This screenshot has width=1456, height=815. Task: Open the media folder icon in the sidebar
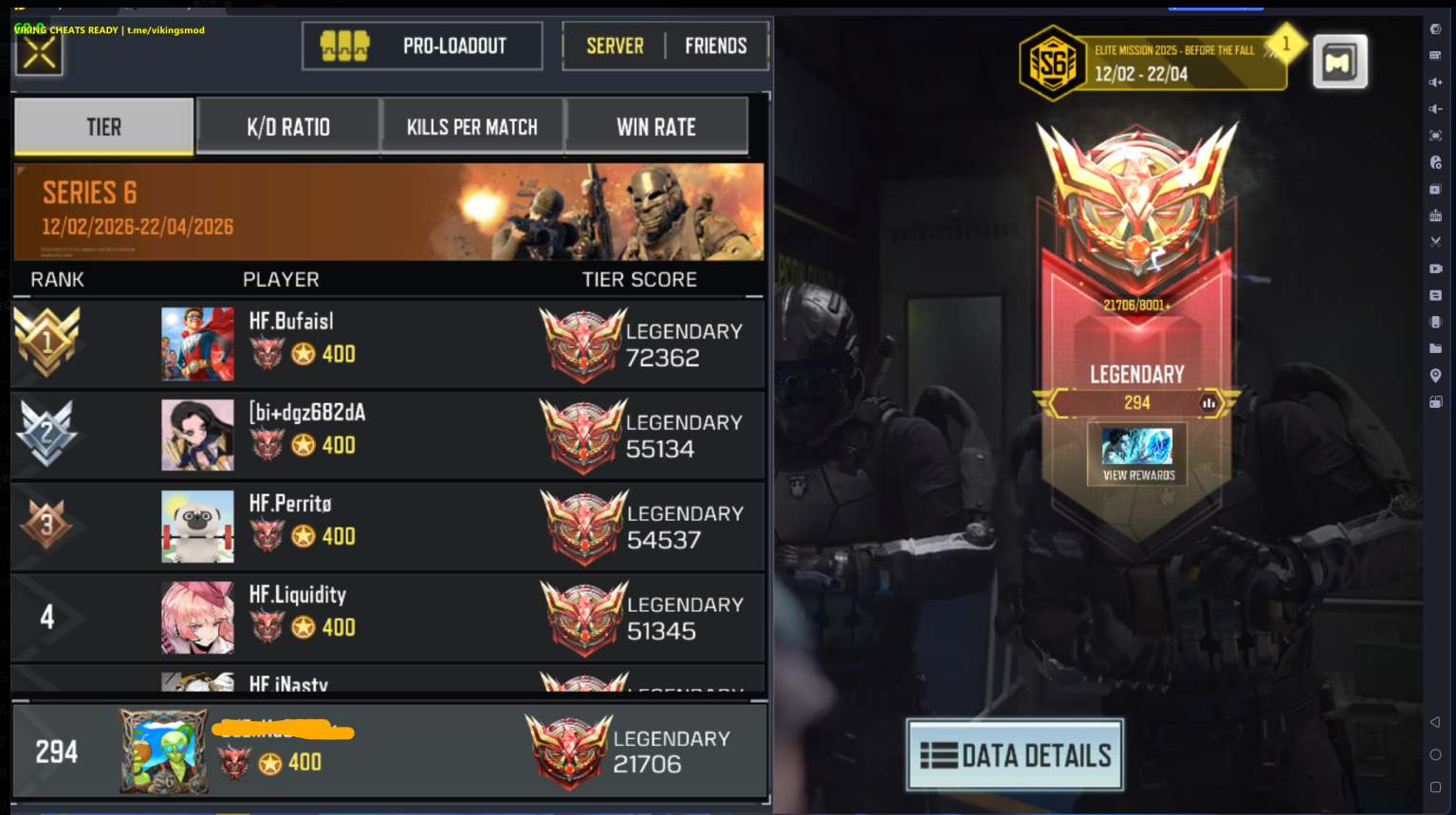(x=1435, y=348)
